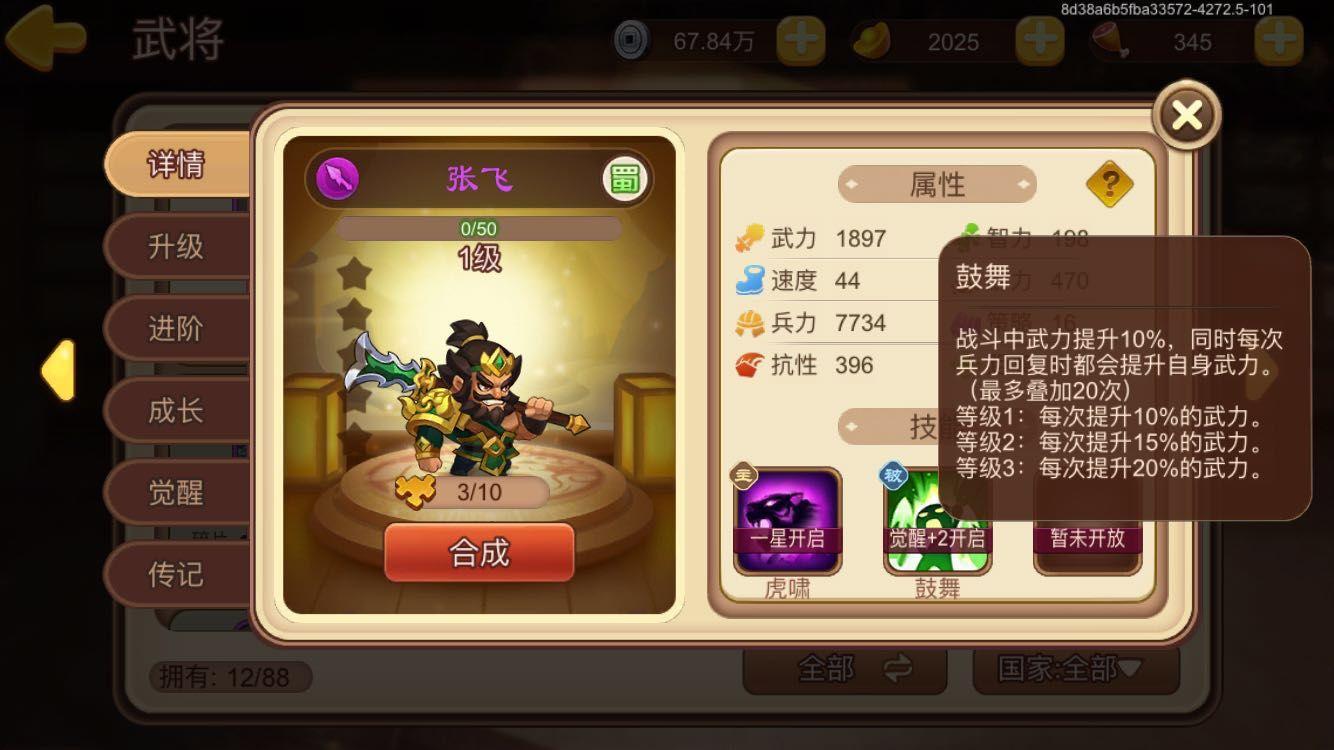Toggle the 全部 filter swap control

point(845,673)
